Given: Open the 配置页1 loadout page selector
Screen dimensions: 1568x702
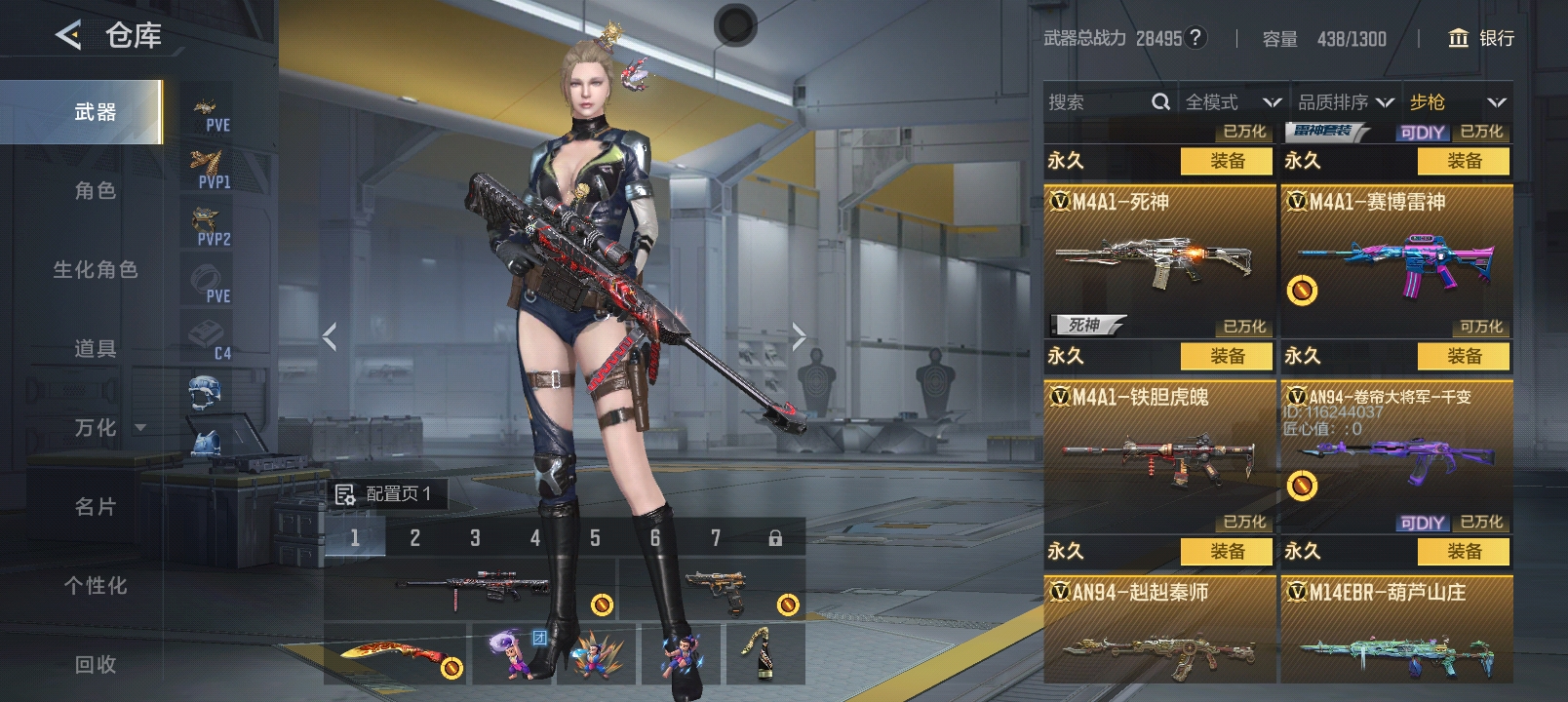Looking at the screenshot, I should pos(385,494).
